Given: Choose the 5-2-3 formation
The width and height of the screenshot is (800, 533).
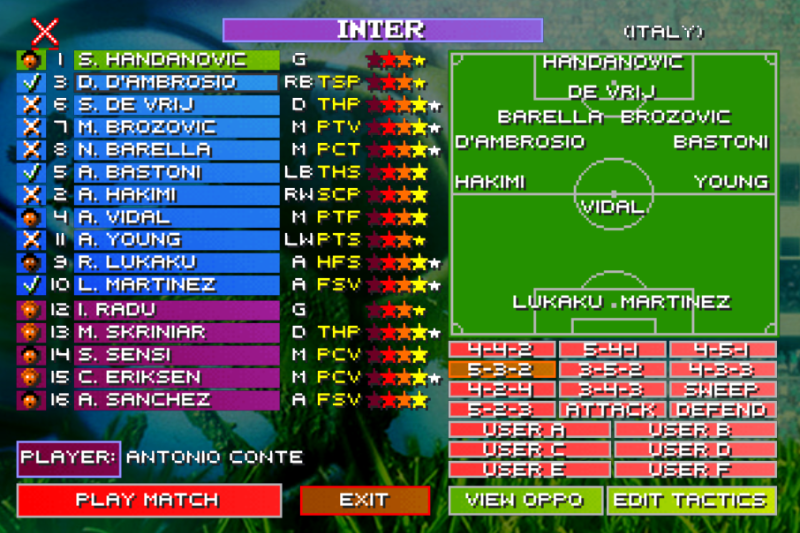Looking at the screenshot, I should pos(502,410).
